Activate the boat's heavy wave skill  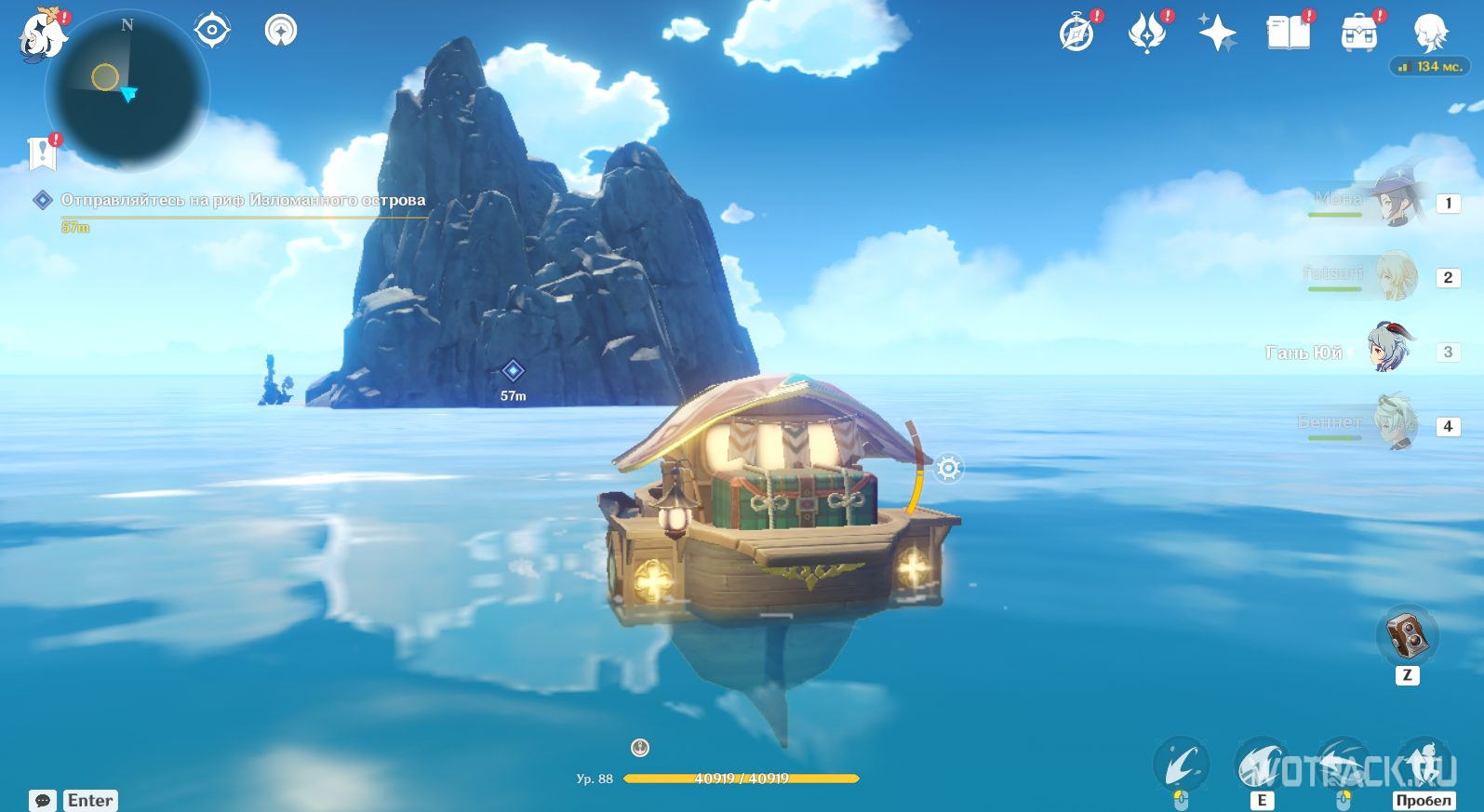(x=1261, y=765)
